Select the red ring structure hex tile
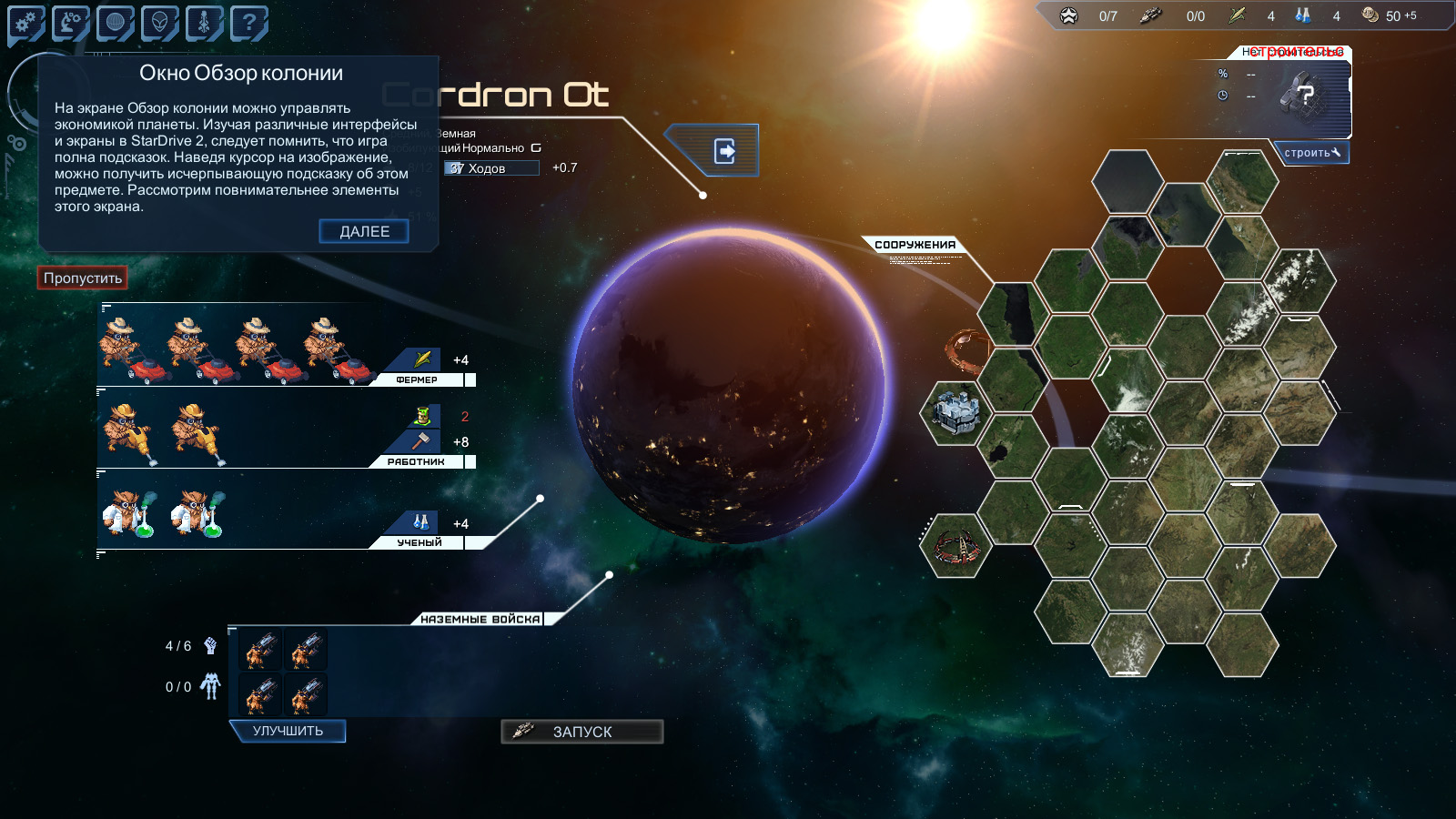 tap(955, 546)
